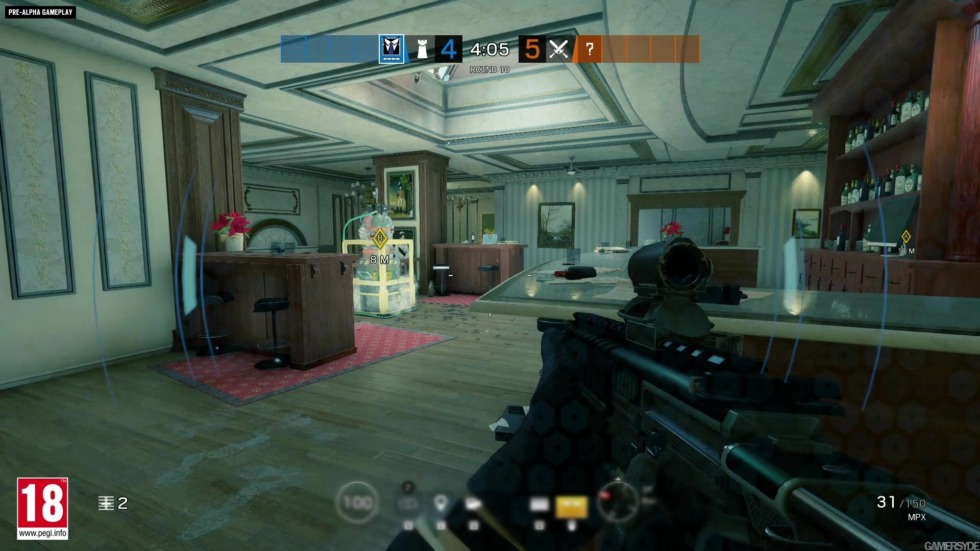The image size is (980, 551).
Task: Click the yellow diamond marker above the bar
Action: pos(906,237)
